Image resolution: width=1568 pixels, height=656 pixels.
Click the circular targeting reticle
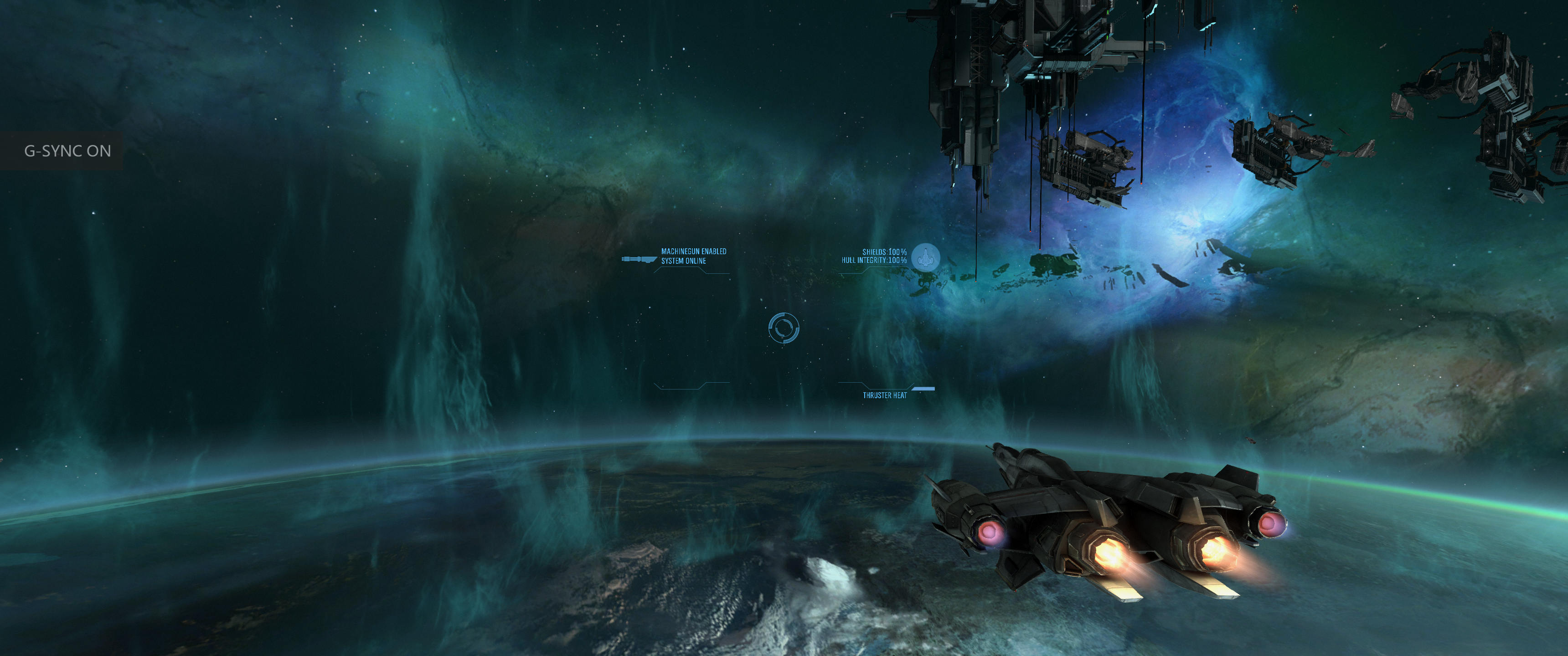click(x=784, y=328)
